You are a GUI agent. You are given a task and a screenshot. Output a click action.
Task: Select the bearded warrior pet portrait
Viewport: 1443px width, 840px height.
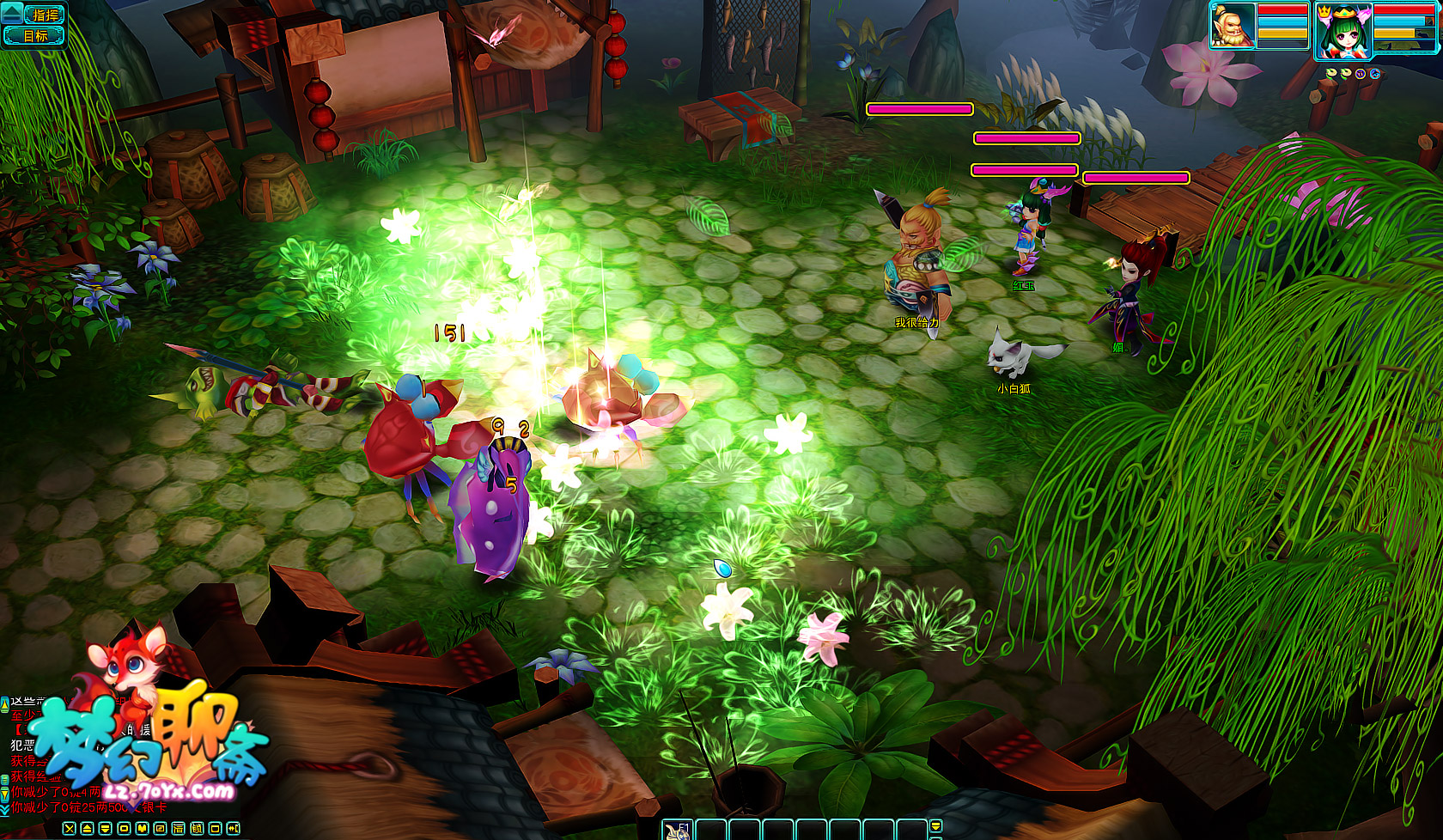pos(1233,26)
